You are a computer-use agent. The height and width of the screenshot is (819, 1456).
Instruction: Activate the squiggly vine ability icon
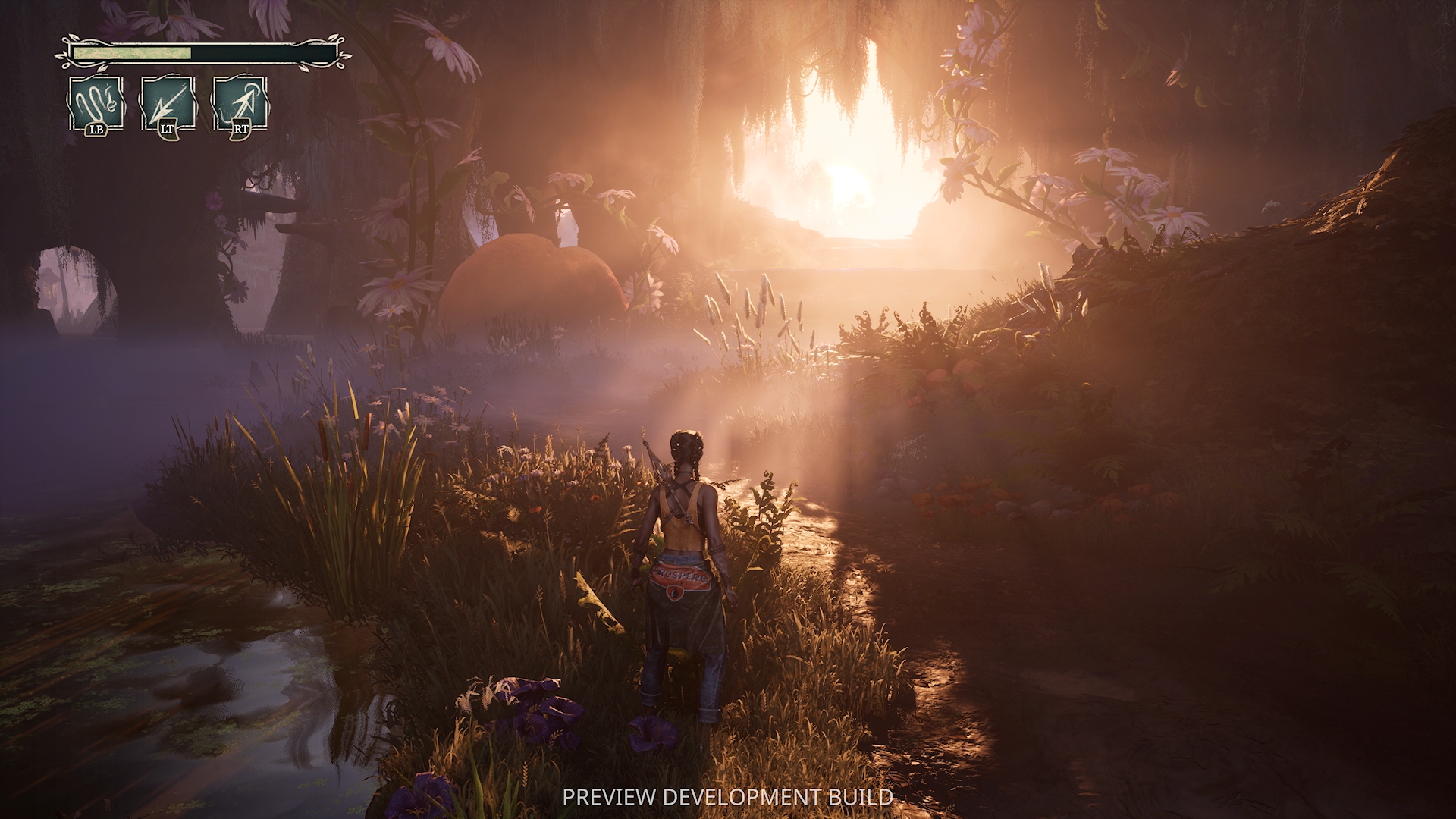pyautogui.click(x=96, y=103)
